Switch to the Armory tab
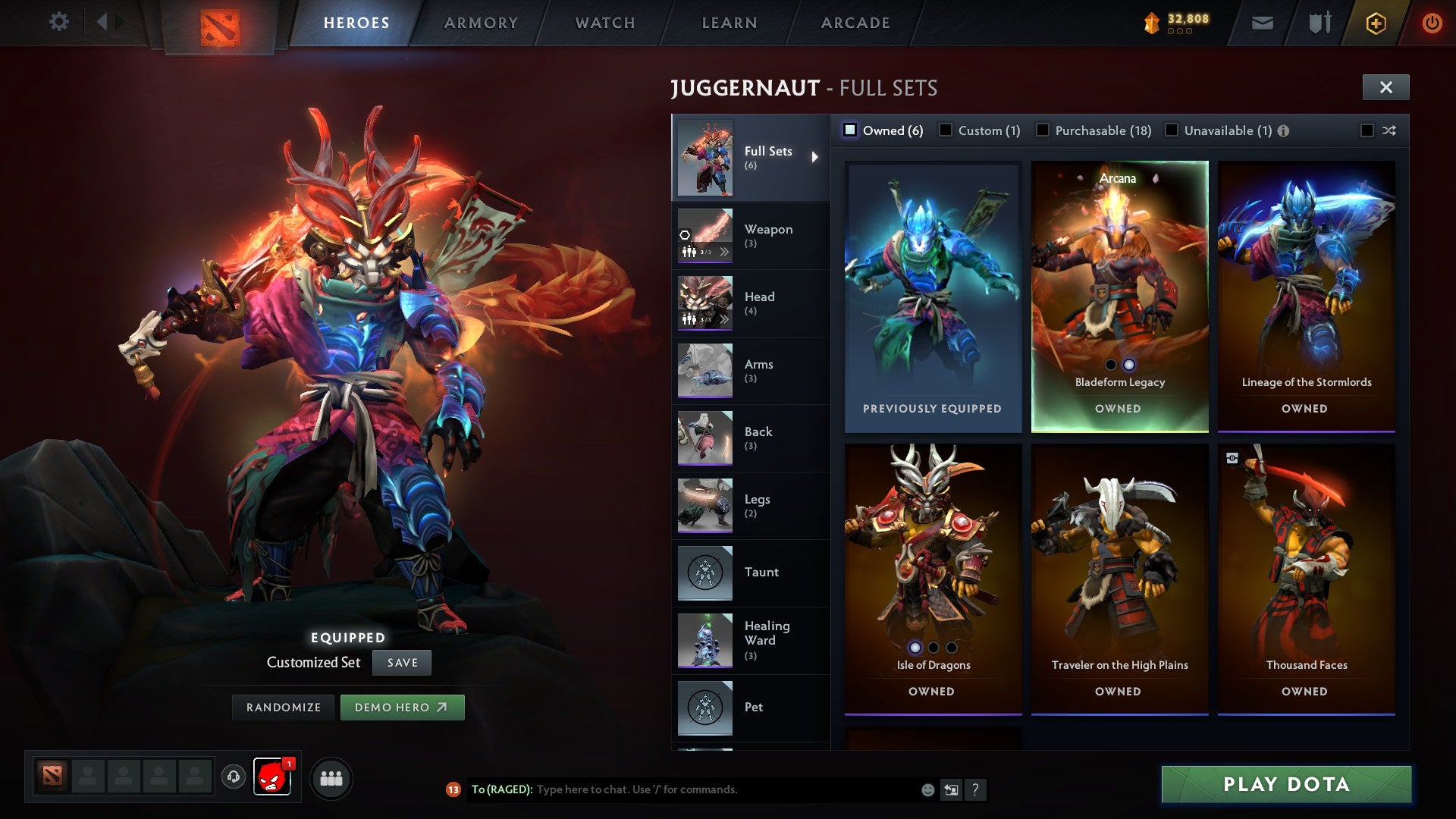1456x819 pixels. tap(481, 23)
